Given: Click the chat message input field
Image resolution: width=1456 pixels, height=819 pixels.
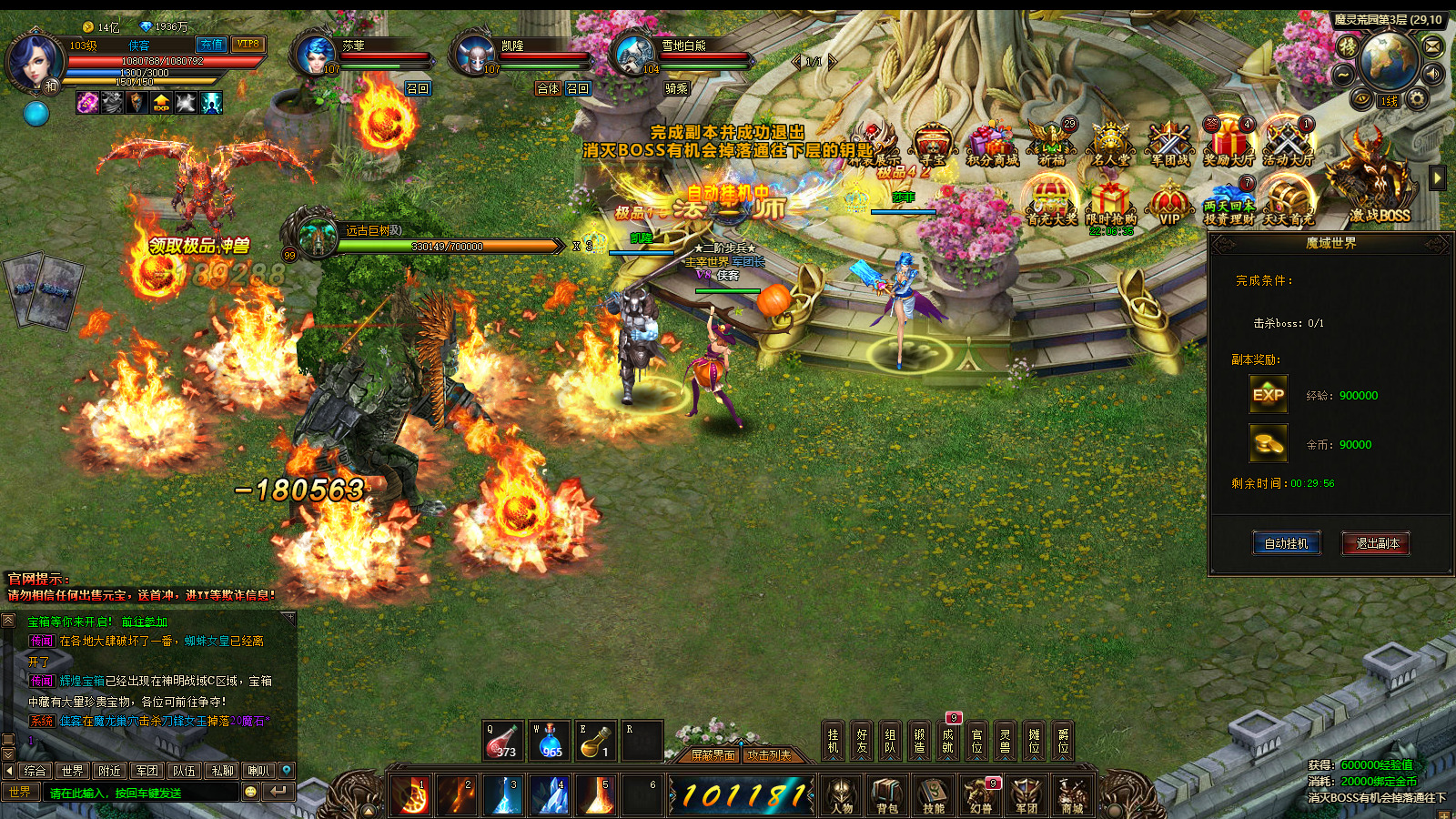Looking at the screenshot, I should pos(141,793).
